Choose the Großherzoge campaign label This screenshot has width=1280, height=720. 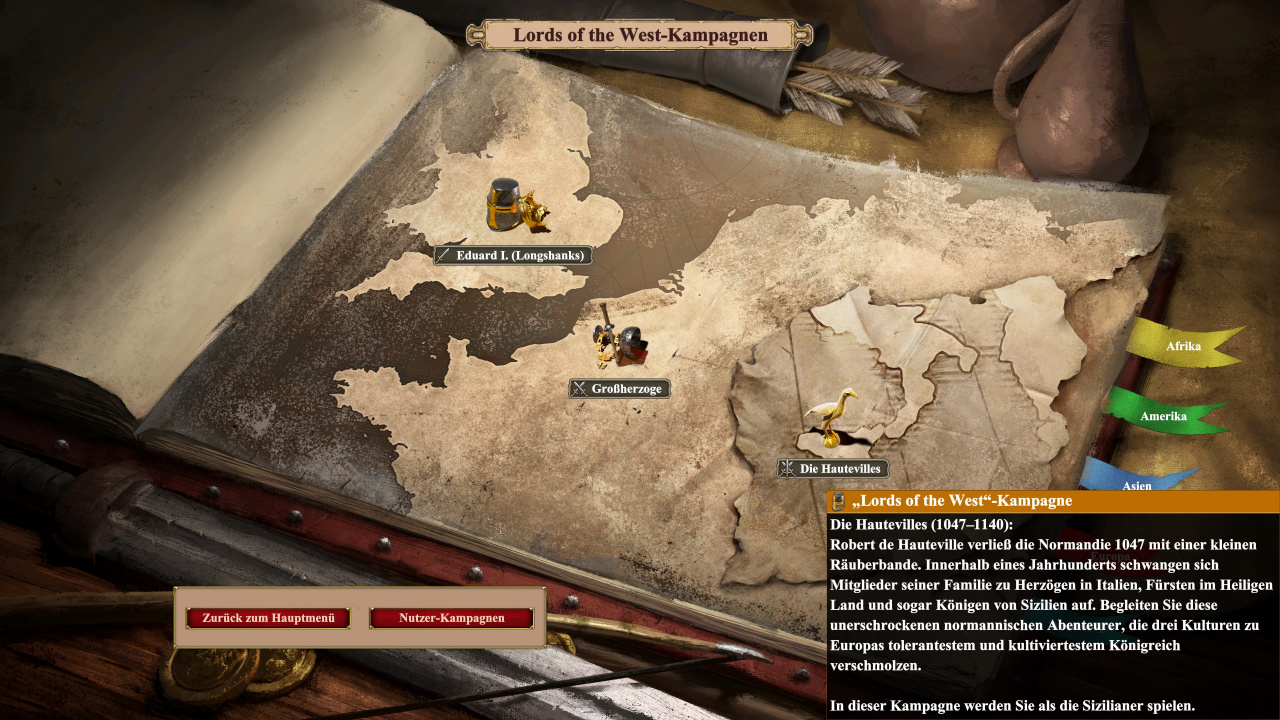coord(620,388)
